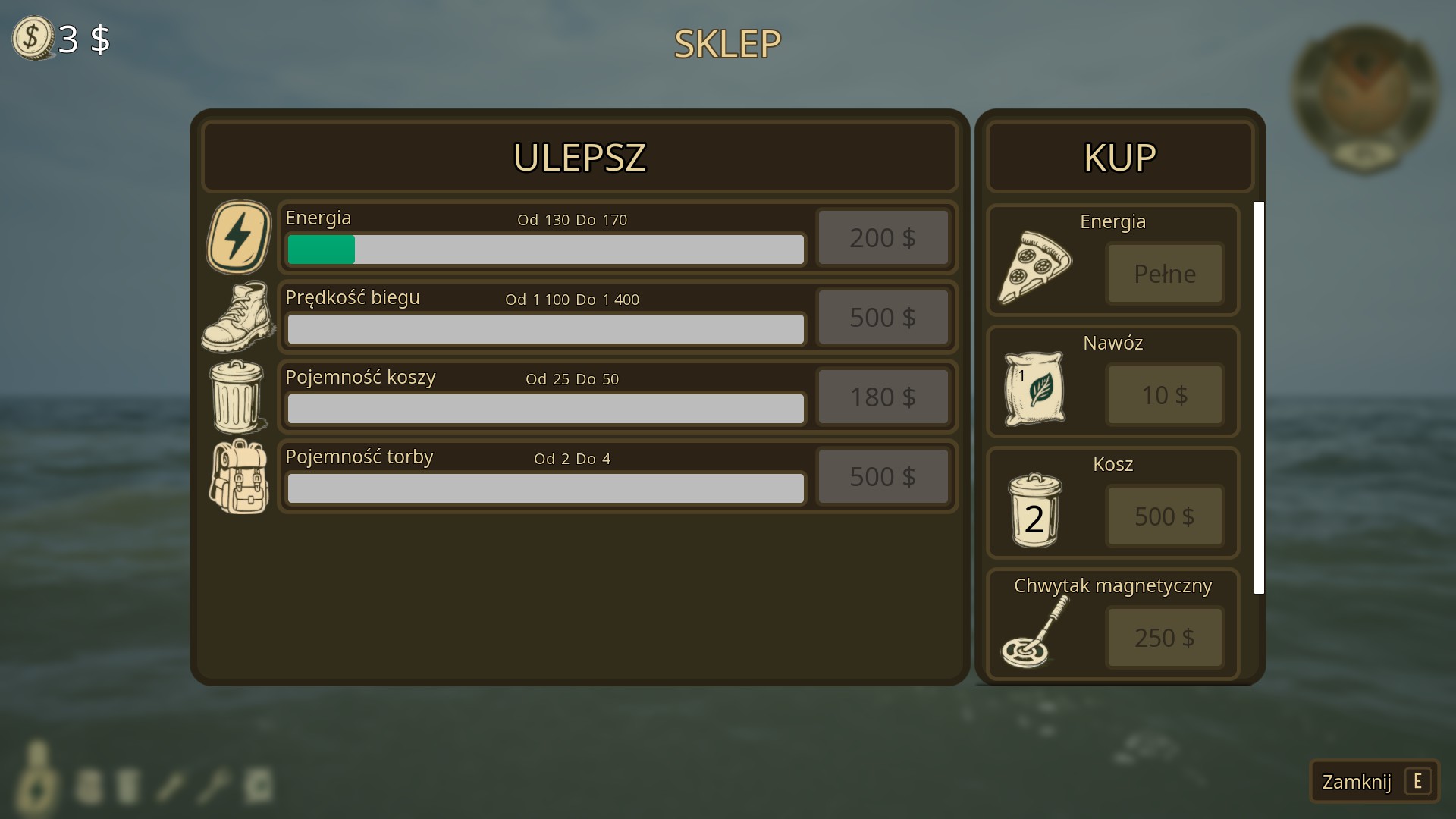Click the Pełne button for pizza Energia
1456x819 pixels.
tap(1164, 274)
